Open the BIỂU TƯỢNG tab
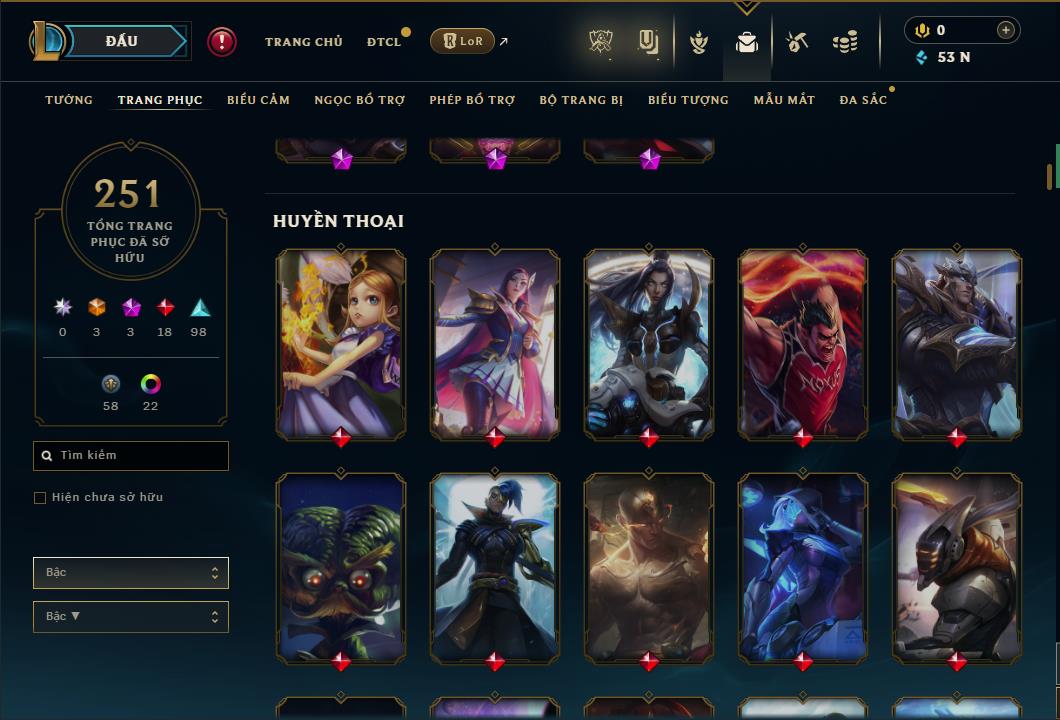Screen dimensions: 1060x720 688,100
